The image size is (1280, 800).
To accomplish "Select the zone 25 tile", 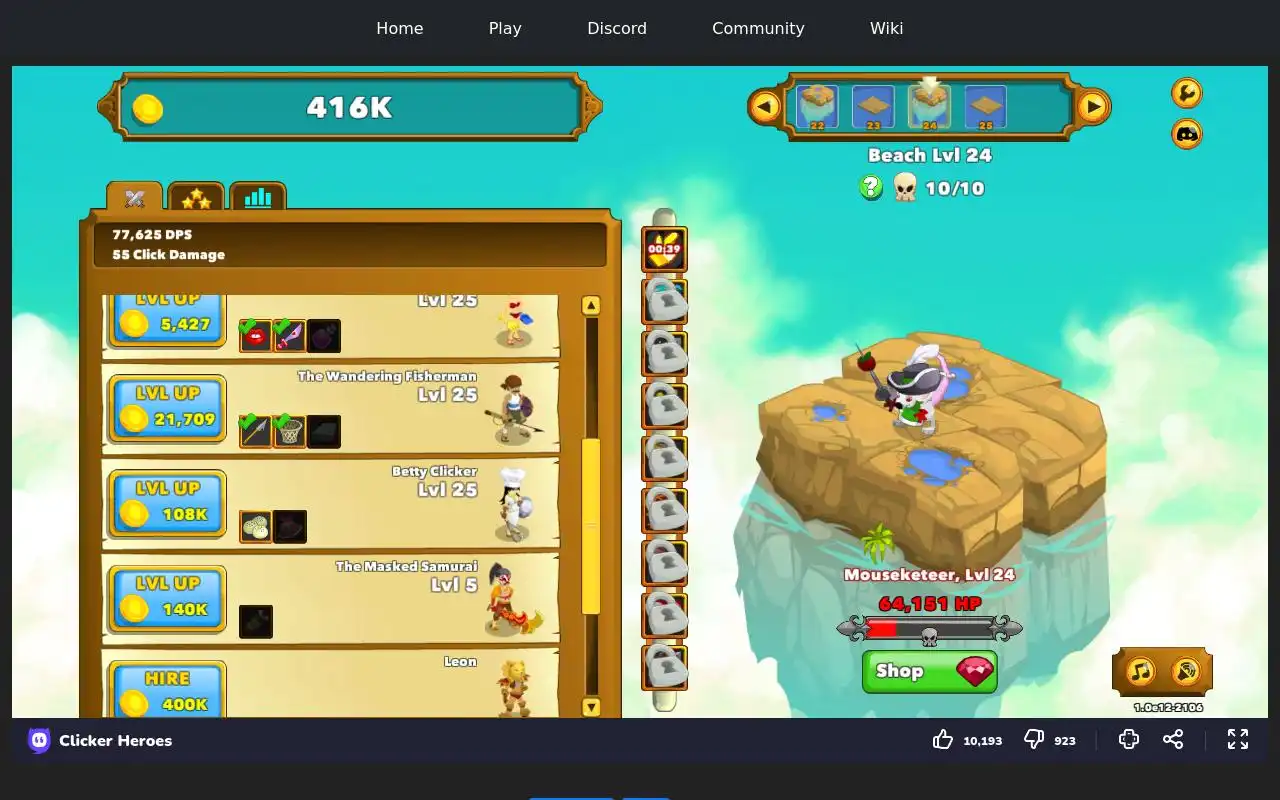I will click(x=985, y=106).
